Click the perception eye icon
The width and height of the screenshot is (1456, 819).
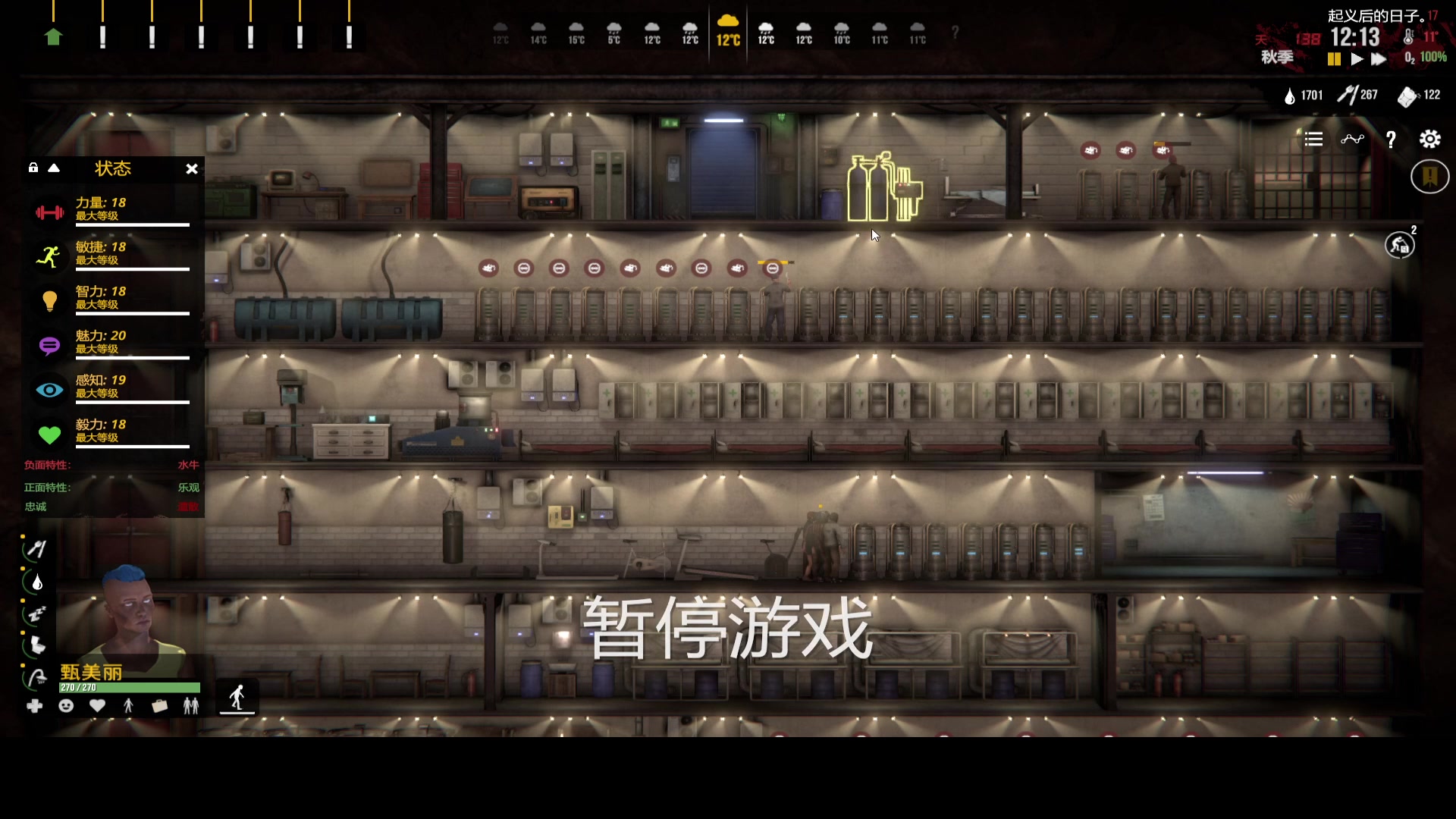[x=49, y=390]
